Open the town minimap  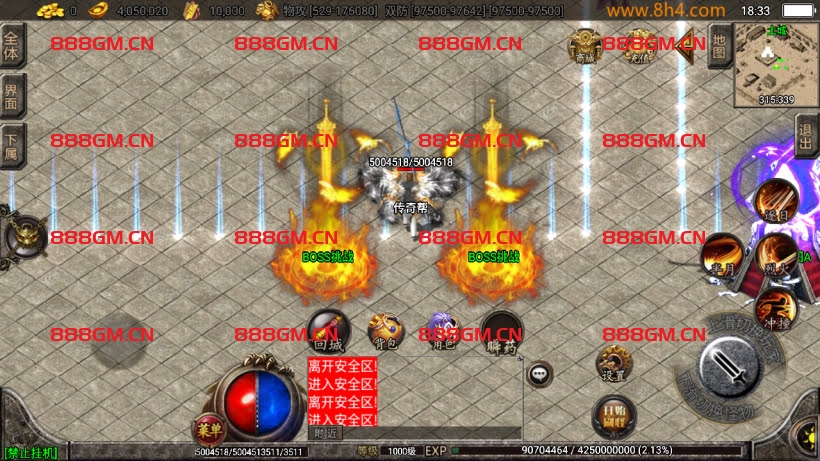776,64
